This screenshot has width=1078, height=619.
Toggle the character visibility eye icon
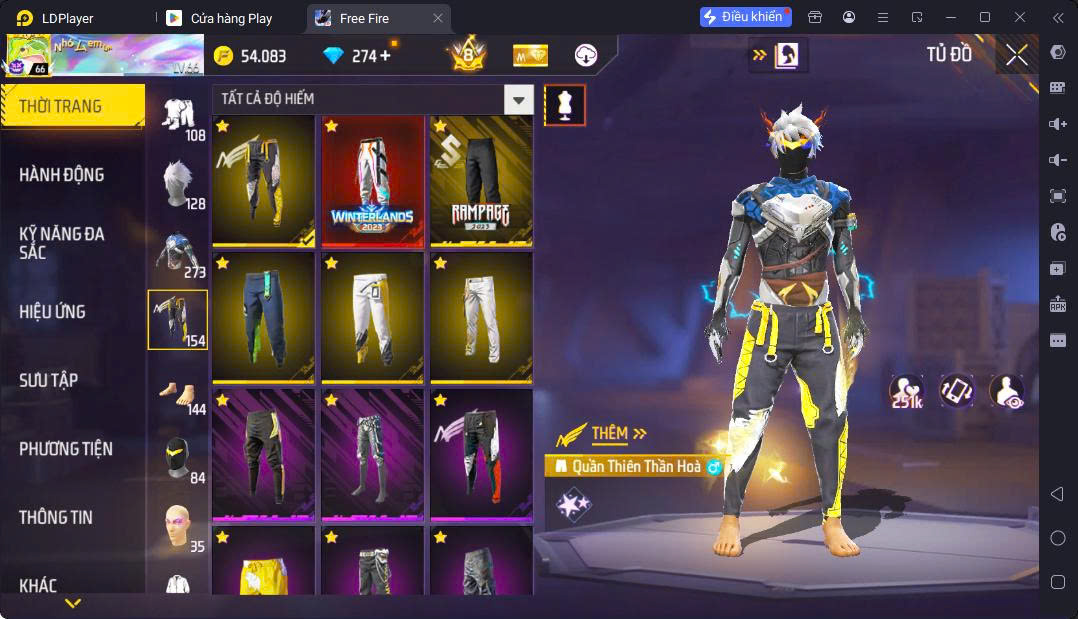pyautogui.click(x=1006, y=392)
